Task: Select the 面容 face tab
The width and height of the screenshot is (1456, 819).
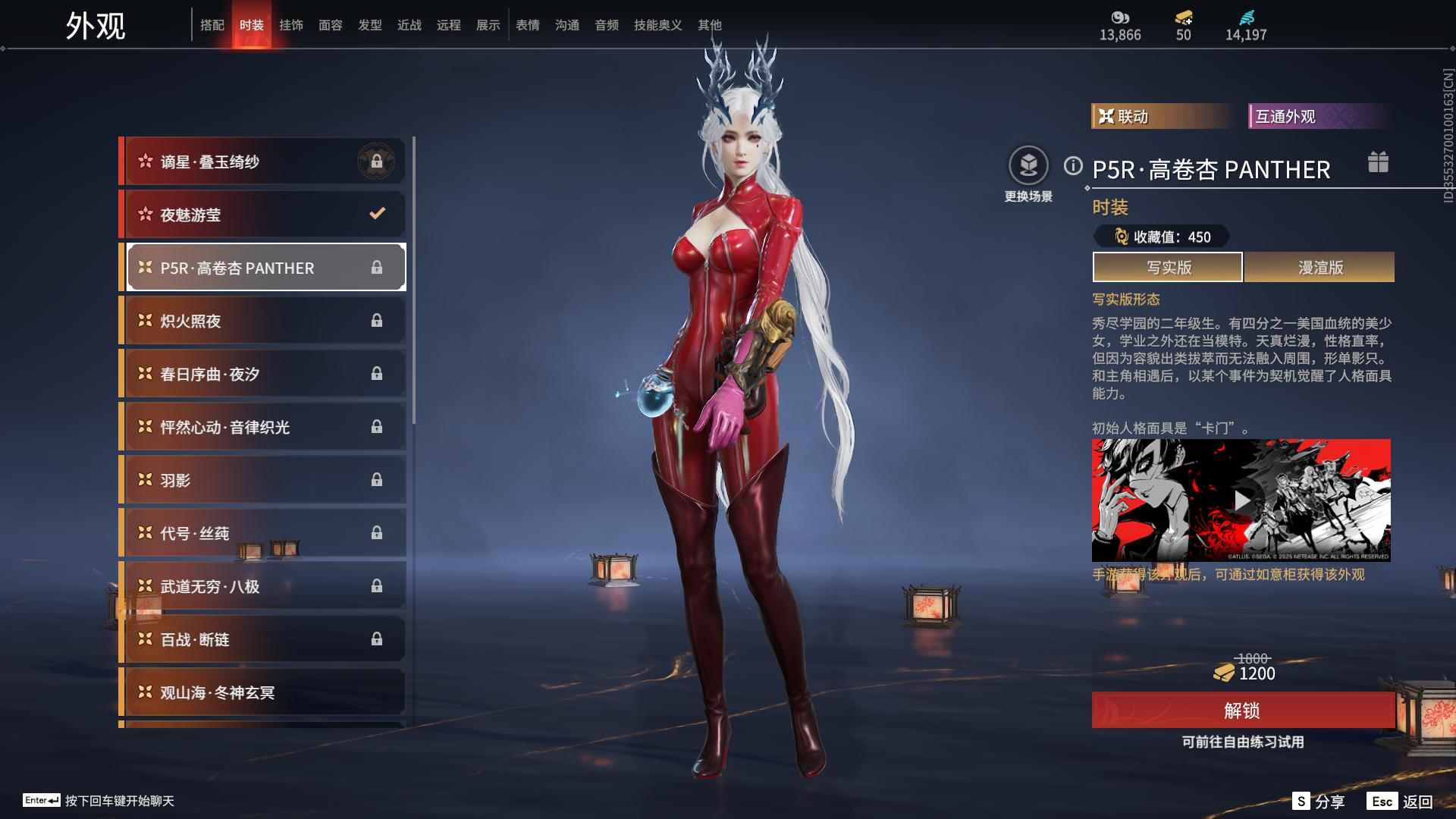Action: pyautogui.click(x=330, y=25)
